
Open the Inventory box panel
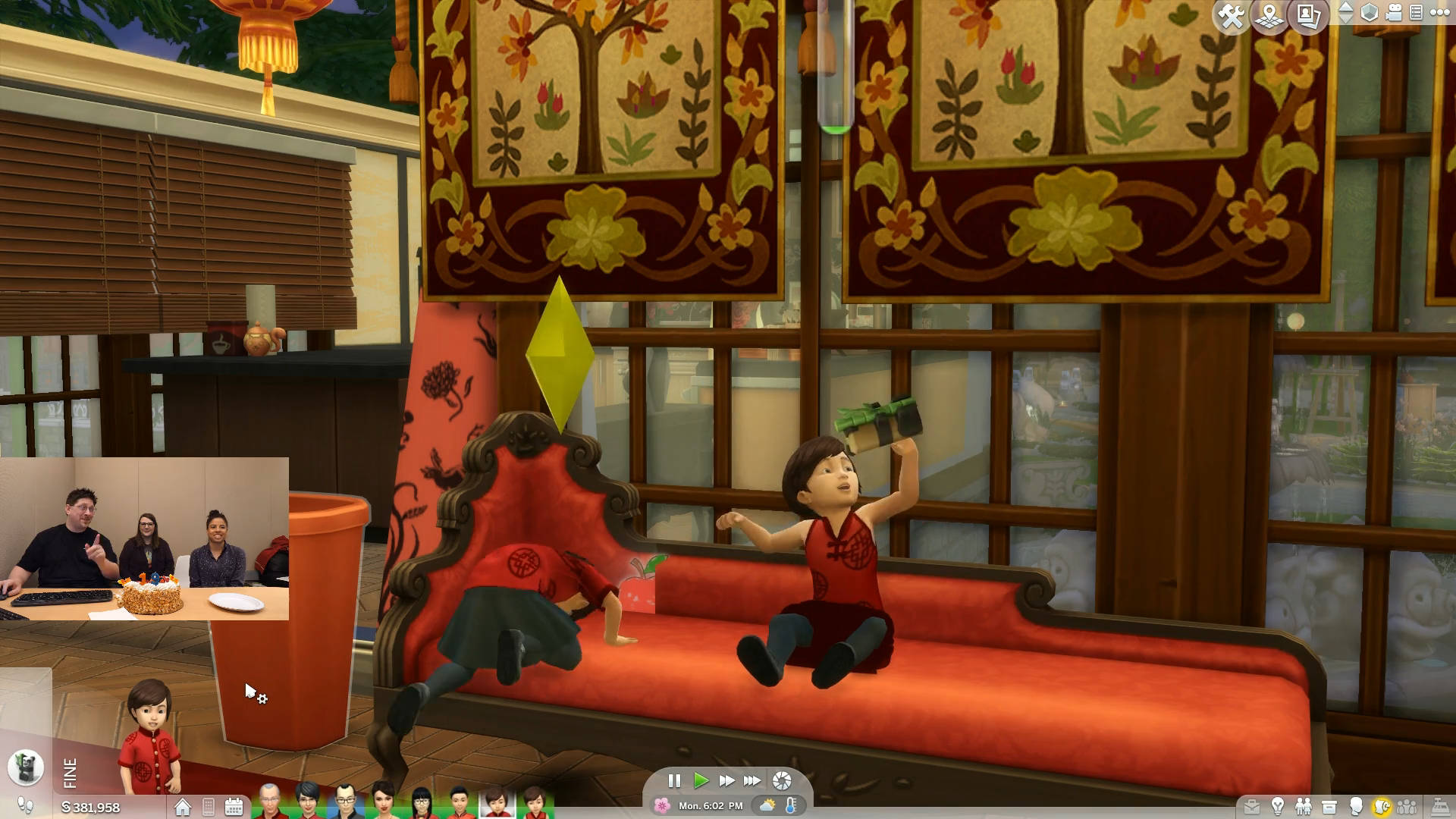point(1329,807)
